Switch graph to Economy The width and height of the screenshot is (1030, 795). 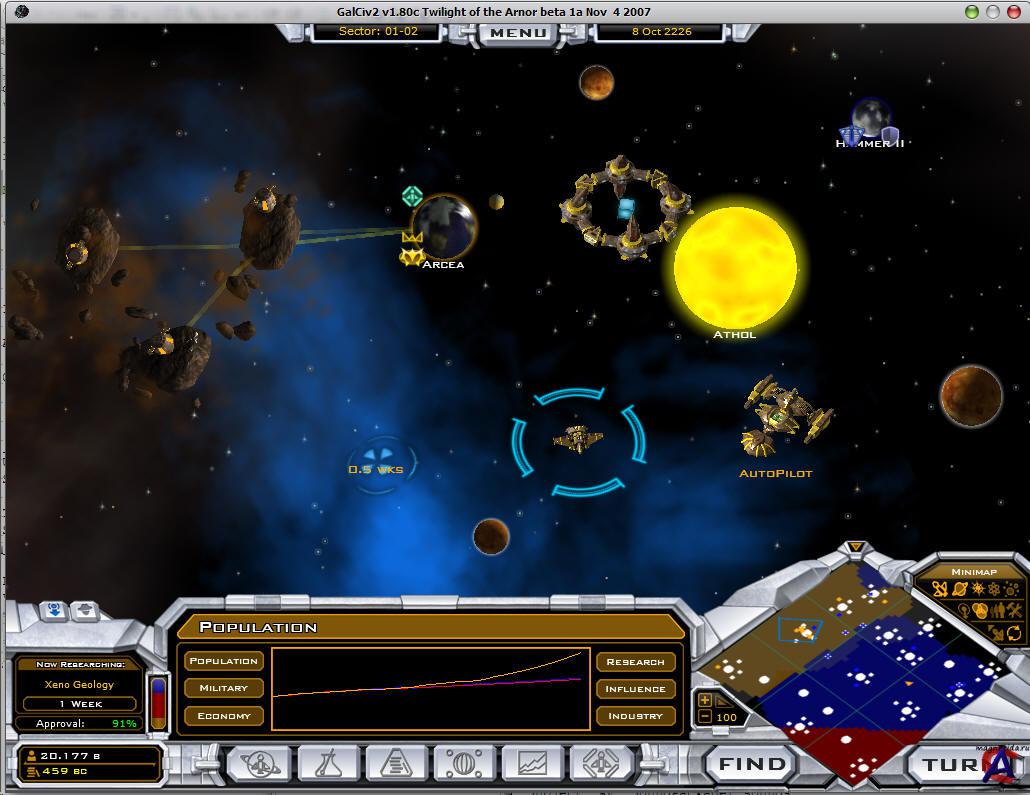pyautogui.click(x=223, y=715)
